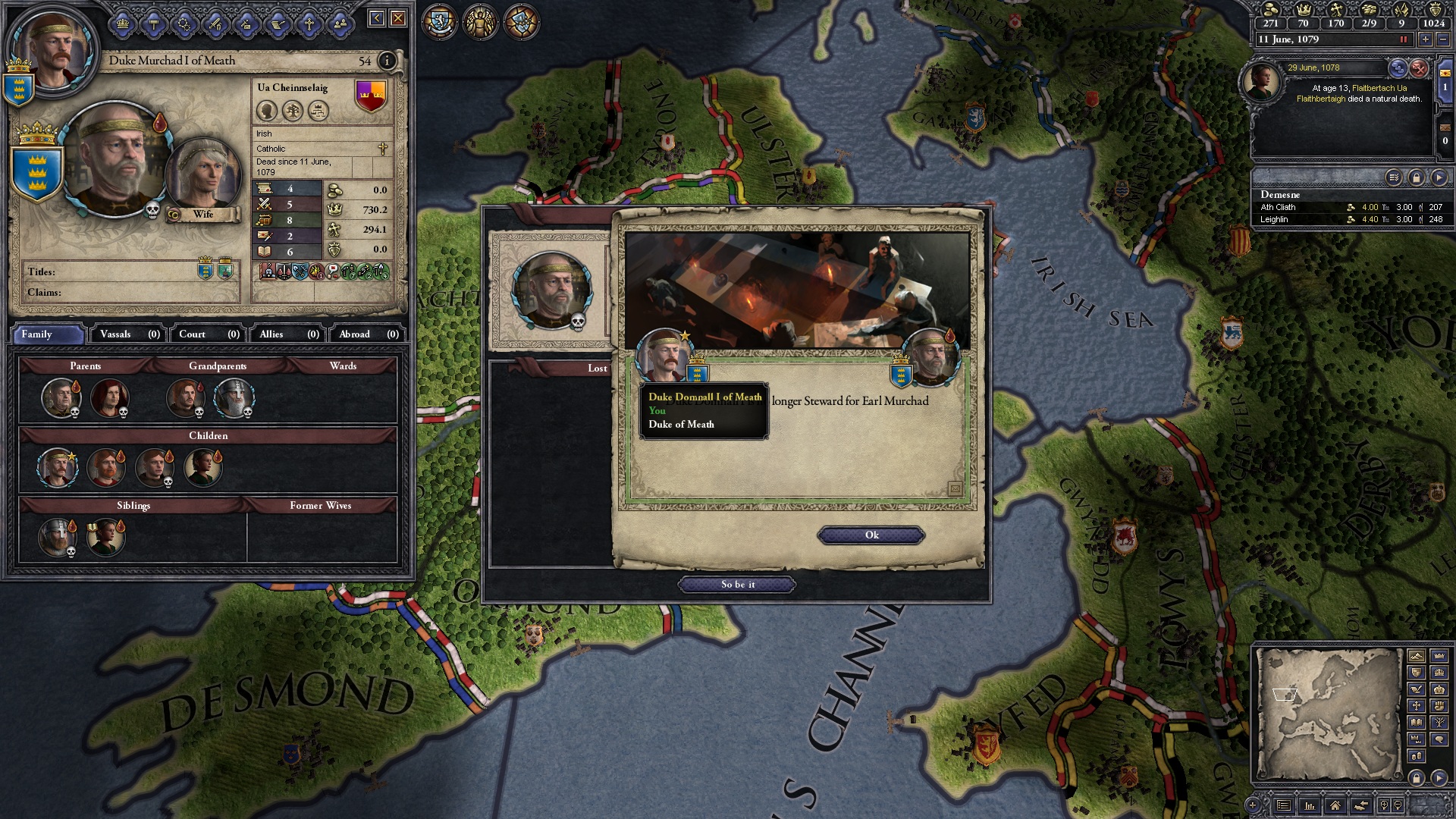The image size is (1456, 819).
Task: Select the Wife portrait
Action: (x=202, y=176)
